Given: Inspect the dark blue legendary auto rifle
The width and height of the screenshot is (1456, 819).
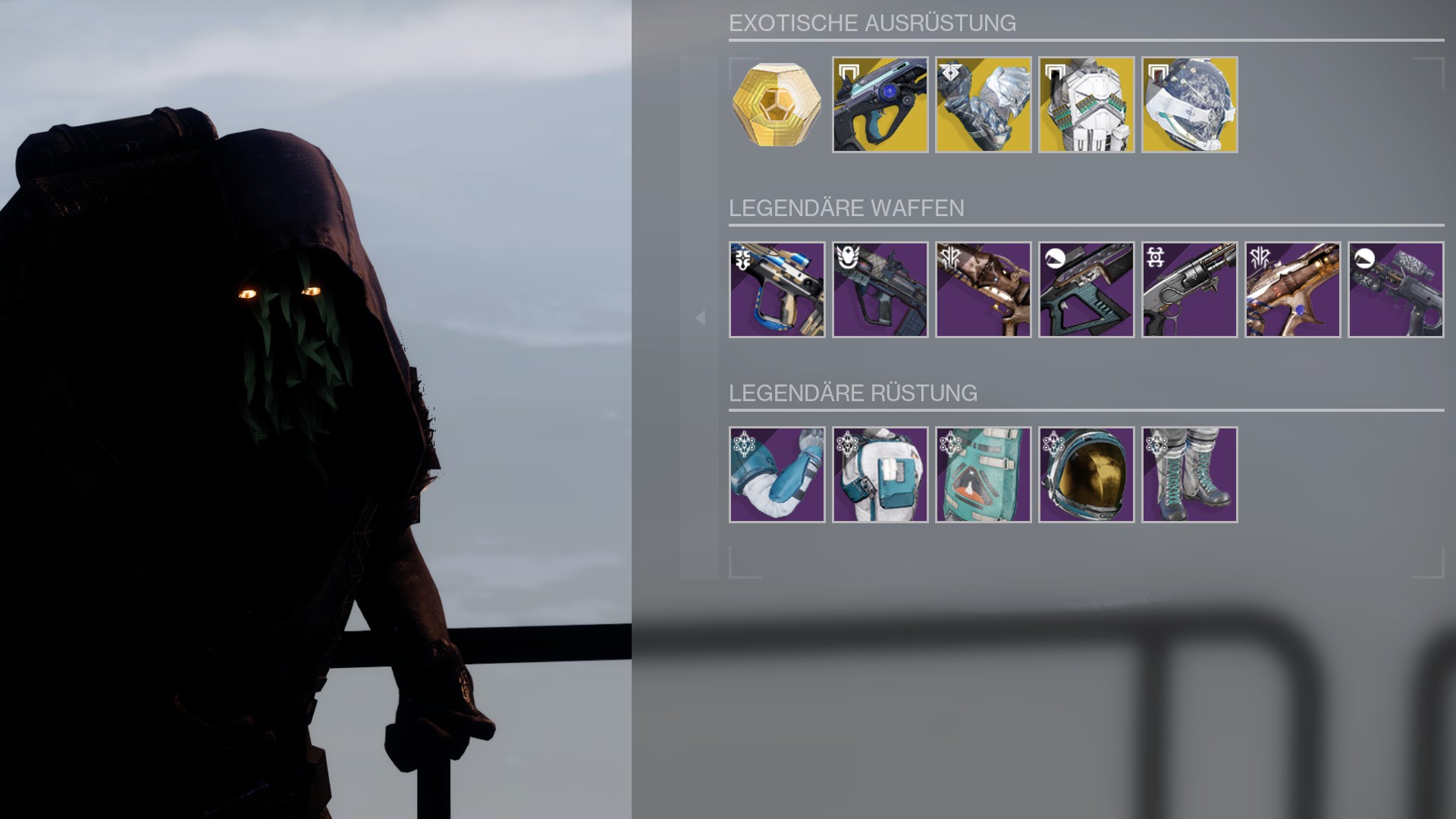Looking at the screenshot, I should tap(880, 290).
